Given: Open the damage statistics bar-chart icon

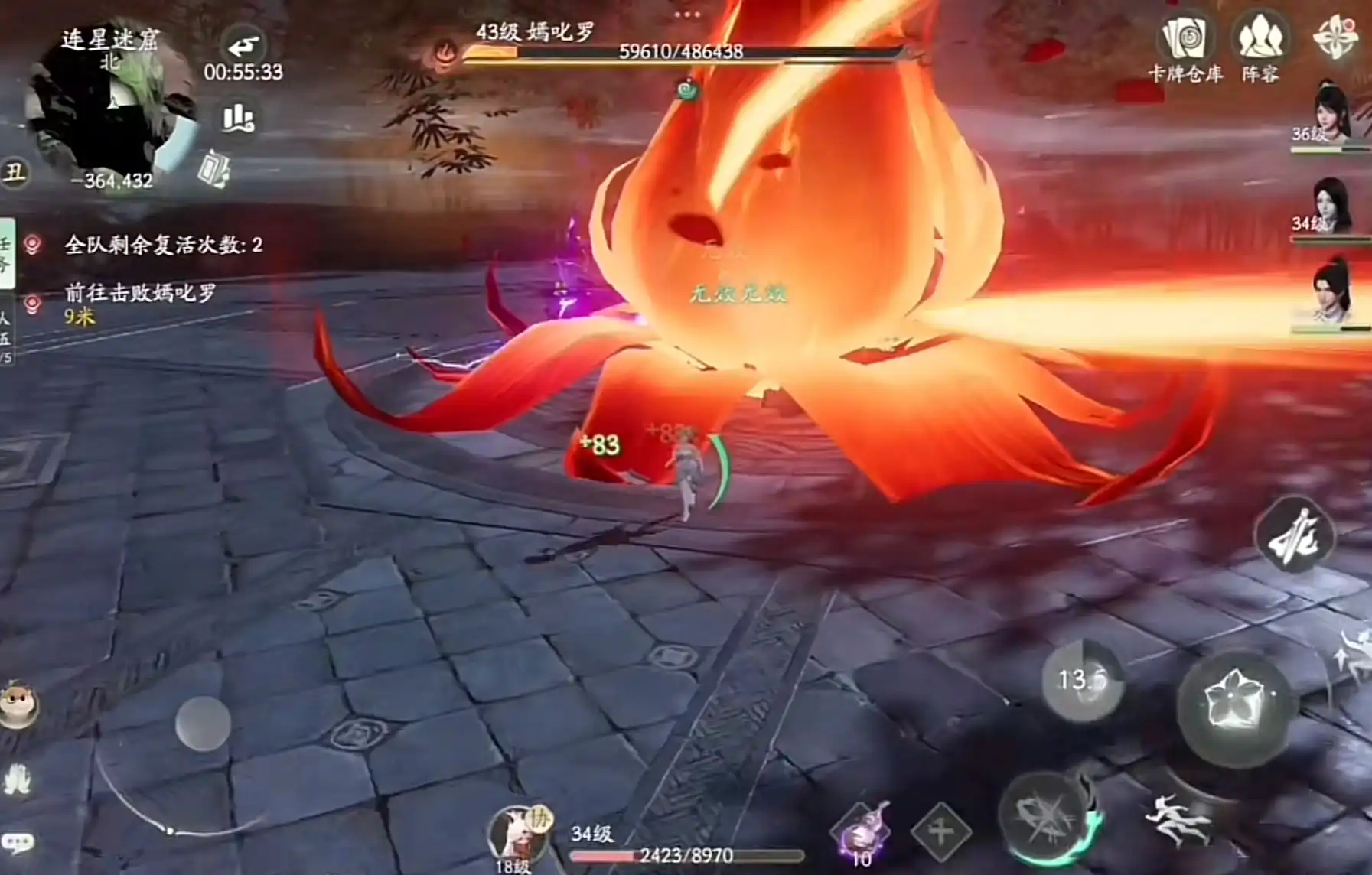Looking at the screenshot, I should (x=238, y=119).
